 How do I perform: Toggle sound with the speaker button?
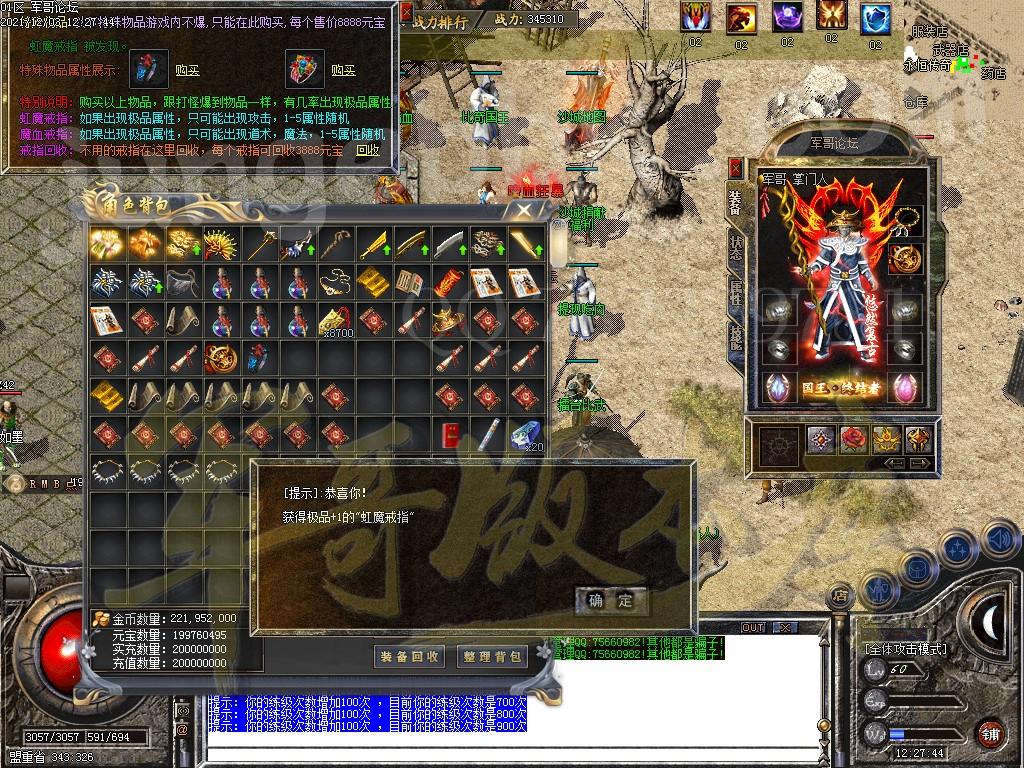click(x=1000, y=540)
